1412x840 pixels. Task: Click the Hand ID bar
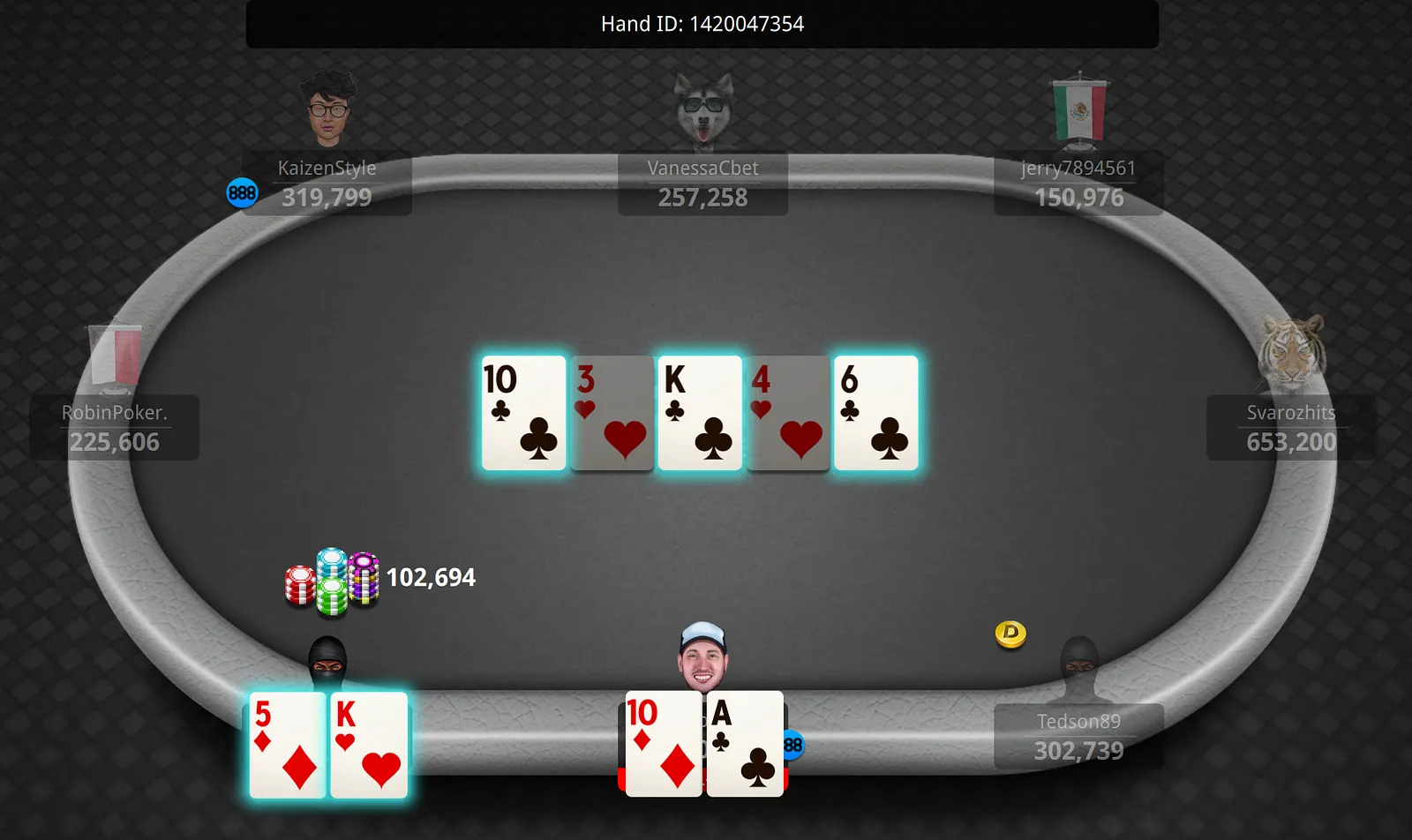[x=702, y=24]
